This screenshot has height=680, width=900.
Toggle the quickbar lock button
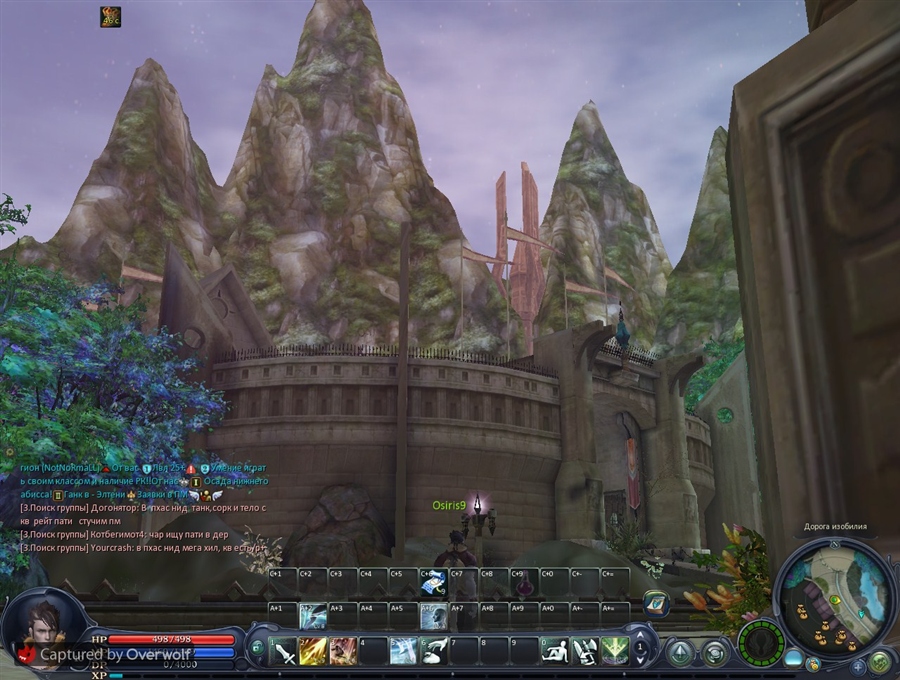coord(257,647)
